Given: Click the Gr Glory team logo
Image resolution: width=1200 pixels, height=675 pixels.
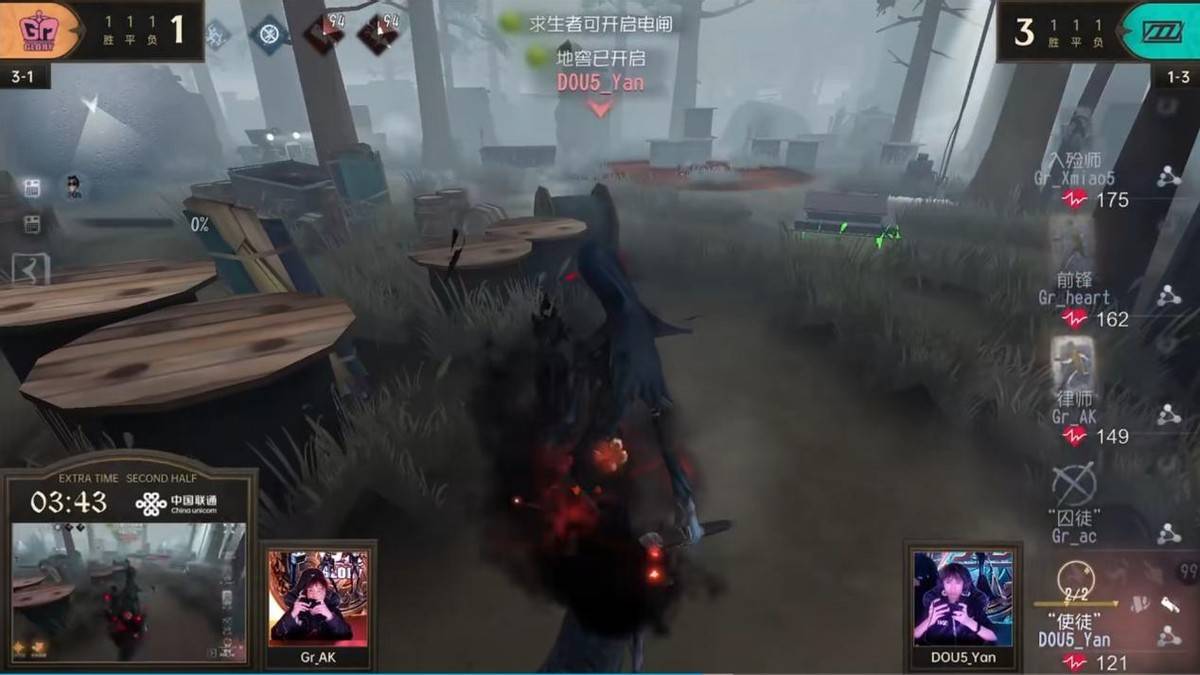Looking at the screenshot, I should pyautogui.click(x=39, y=31).
